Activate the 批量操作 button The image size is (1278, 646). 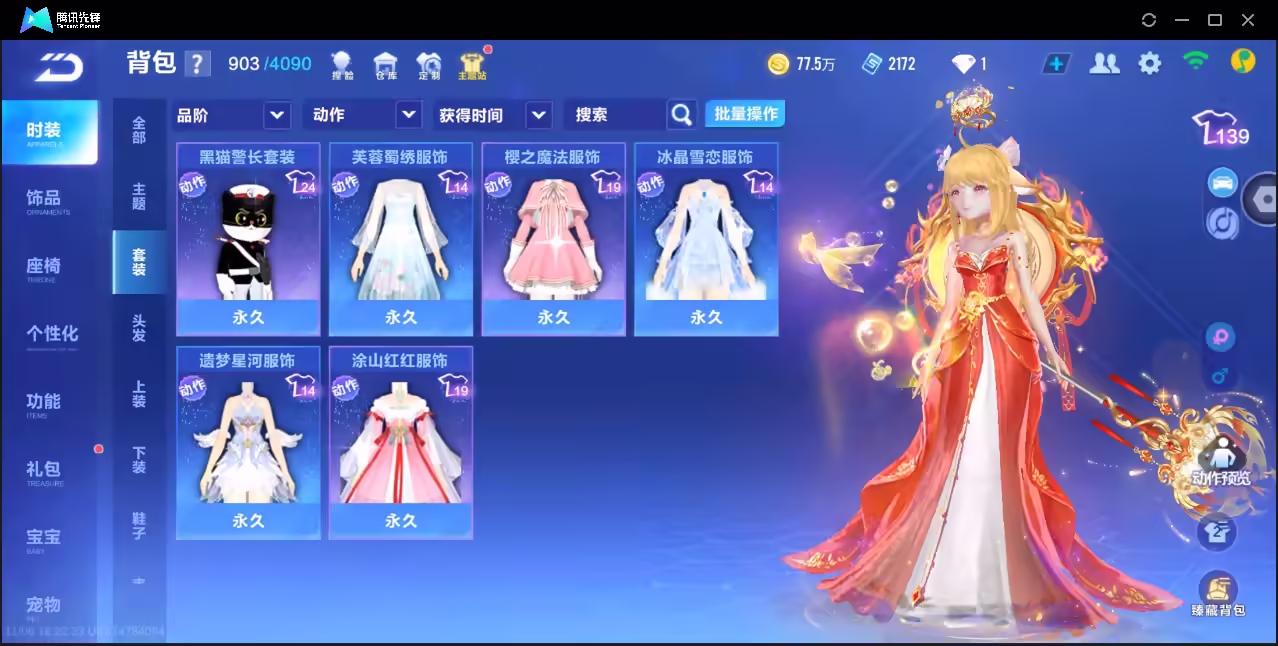(745, 114)
